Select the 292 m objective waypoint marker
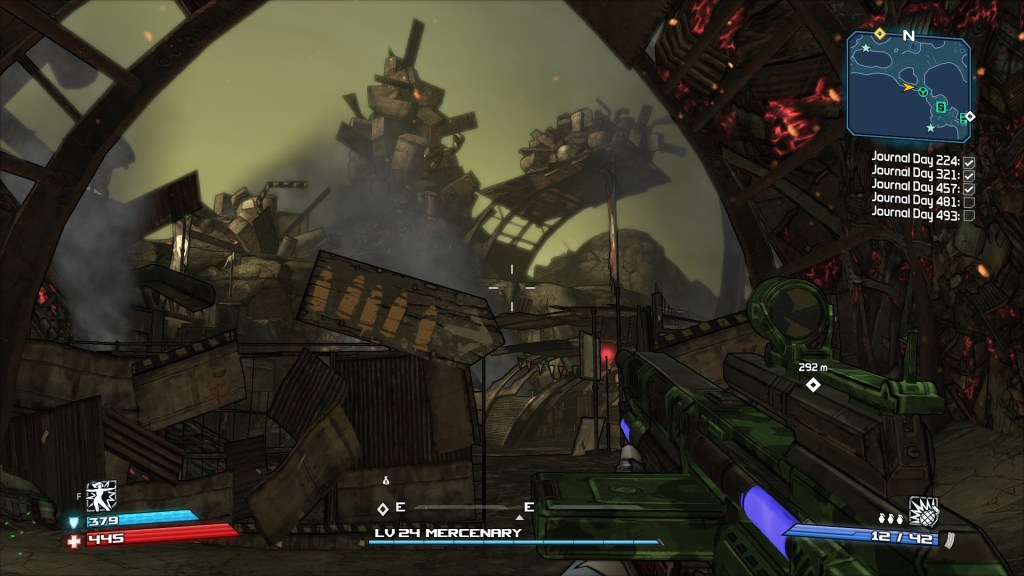This screenshot has width=1024, height=576. pos(813,384)
